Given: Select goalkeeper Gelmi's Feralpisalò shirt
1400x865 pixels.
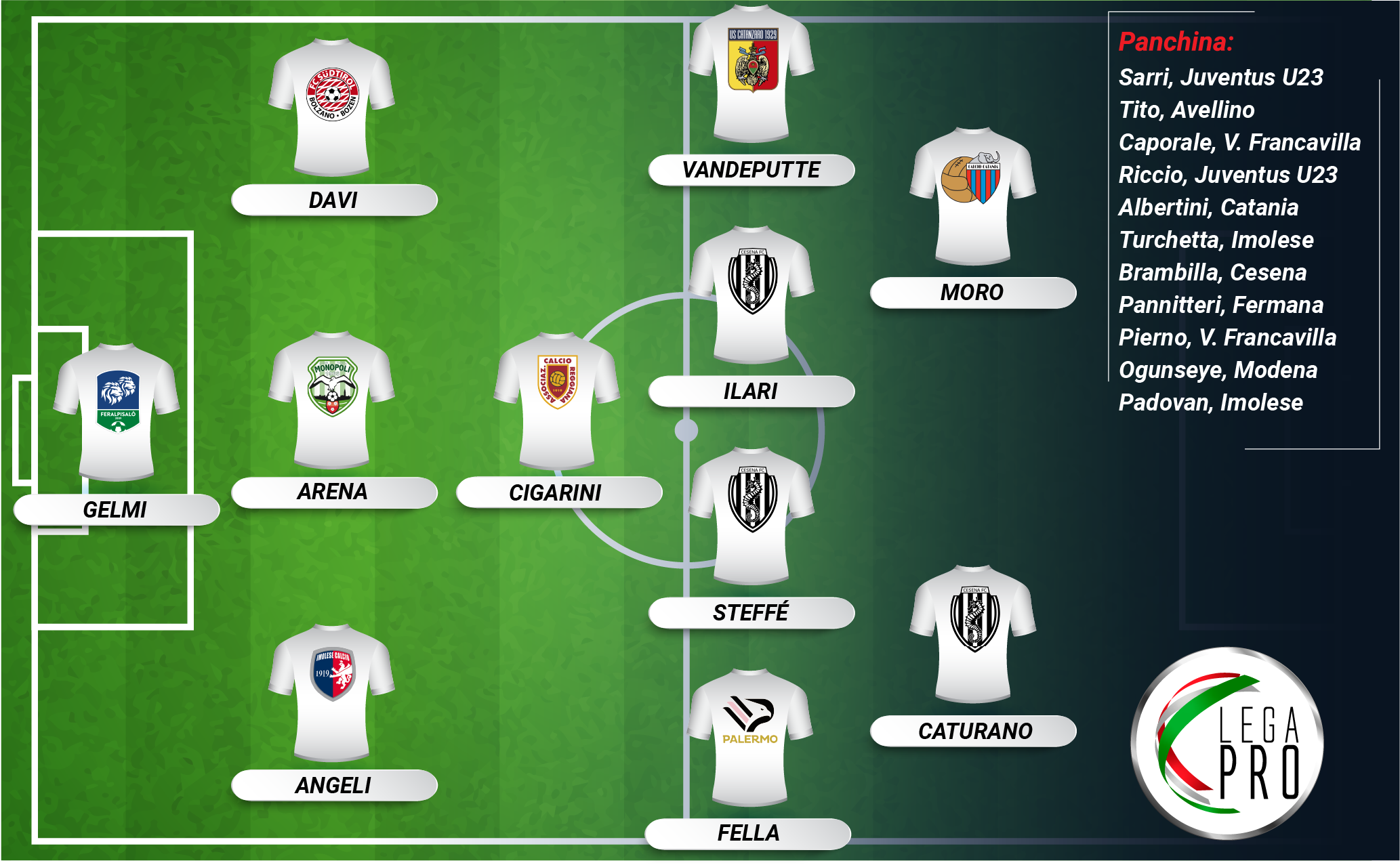Looking at the screenshot, I should tap(117, 410).
